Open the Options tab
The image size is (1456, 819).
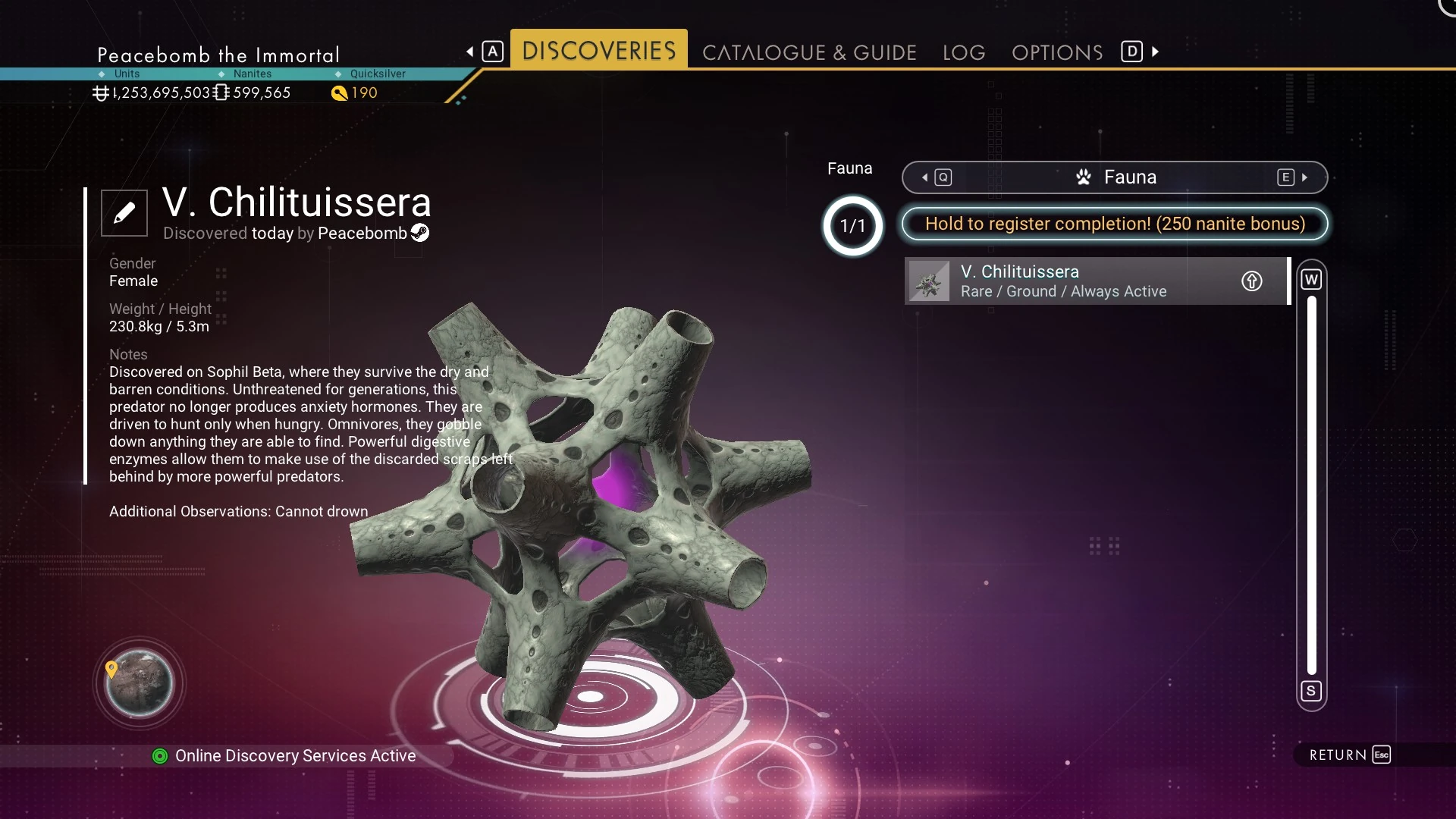pos(1057,52)
